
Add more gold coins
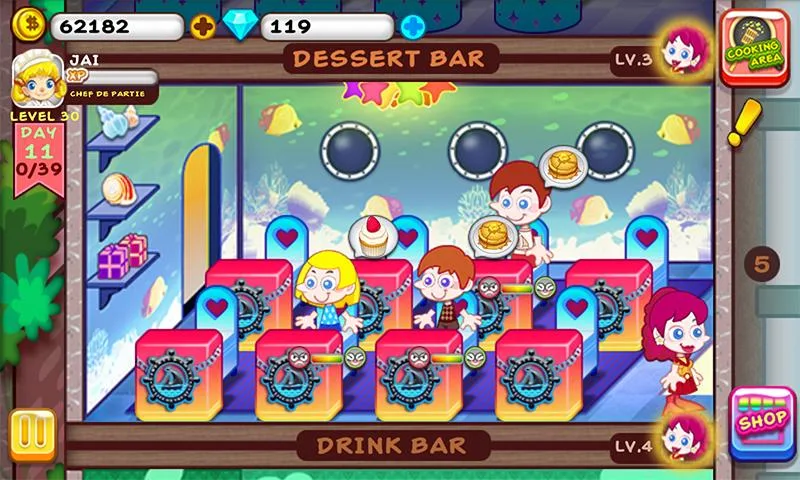203,26
